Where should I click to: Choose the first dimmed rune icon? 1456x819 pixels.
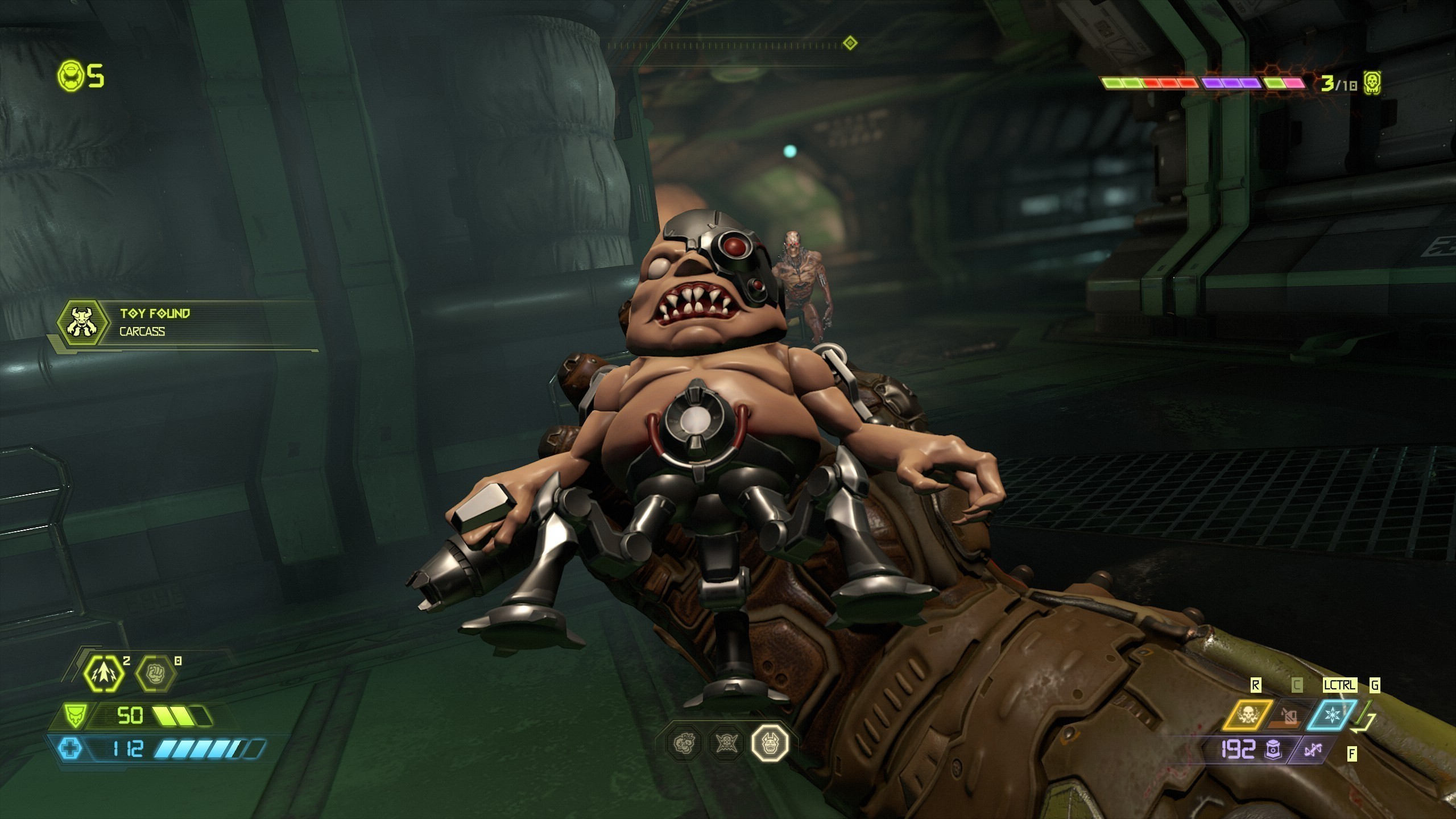(684, 742)
